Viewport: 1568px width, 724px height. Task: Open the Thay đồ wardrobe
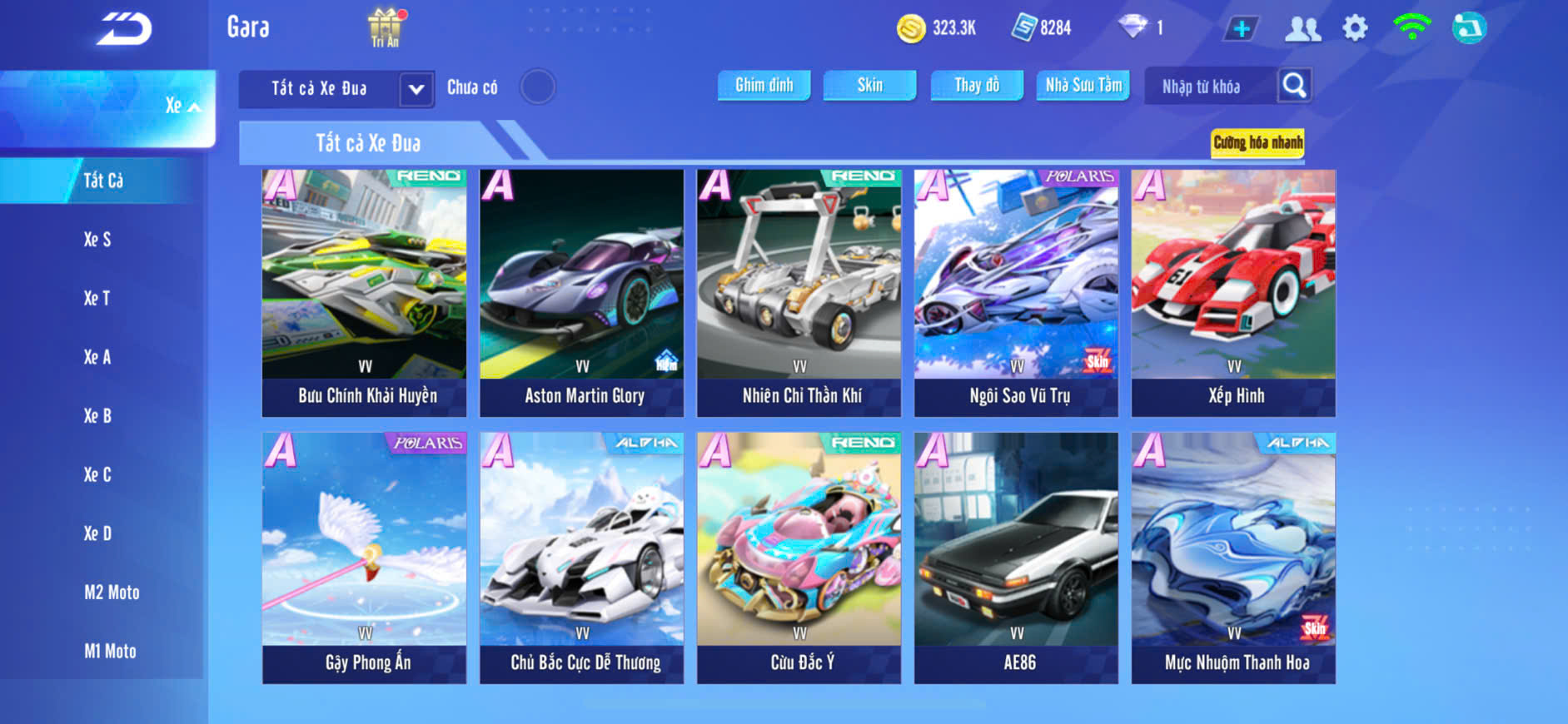(x=976, y=85)
